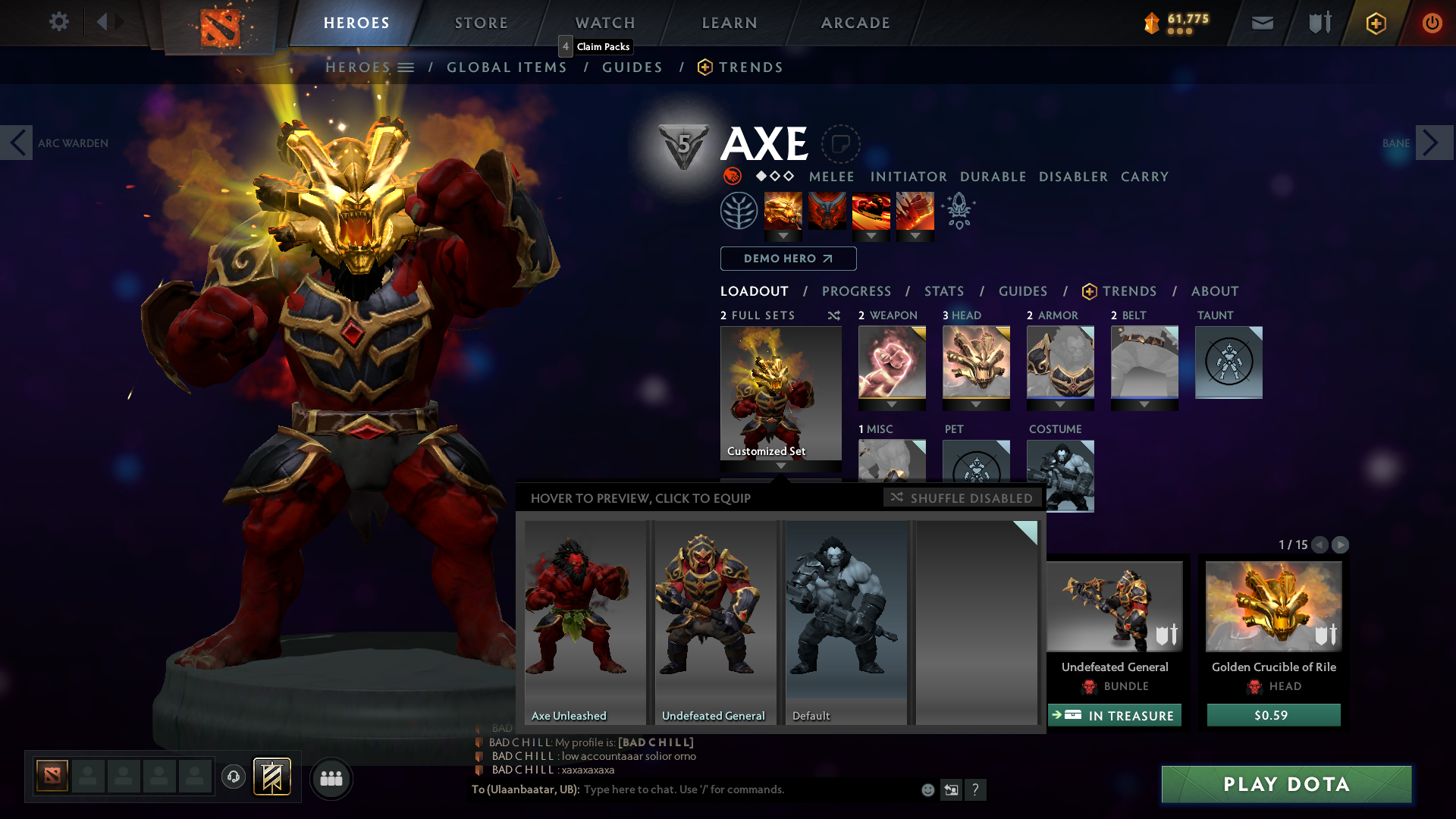The width and height of the screenshot is (1456, 819).
Task: Toggle the loadout shuffle icon beside Full Sets
Action: (x=834, y=315)
